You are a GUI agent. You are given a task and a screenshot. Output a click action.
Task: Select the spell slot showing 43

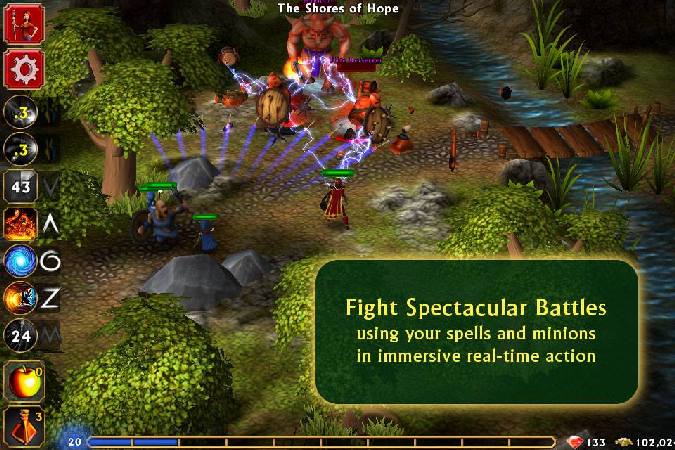point(22,185)
